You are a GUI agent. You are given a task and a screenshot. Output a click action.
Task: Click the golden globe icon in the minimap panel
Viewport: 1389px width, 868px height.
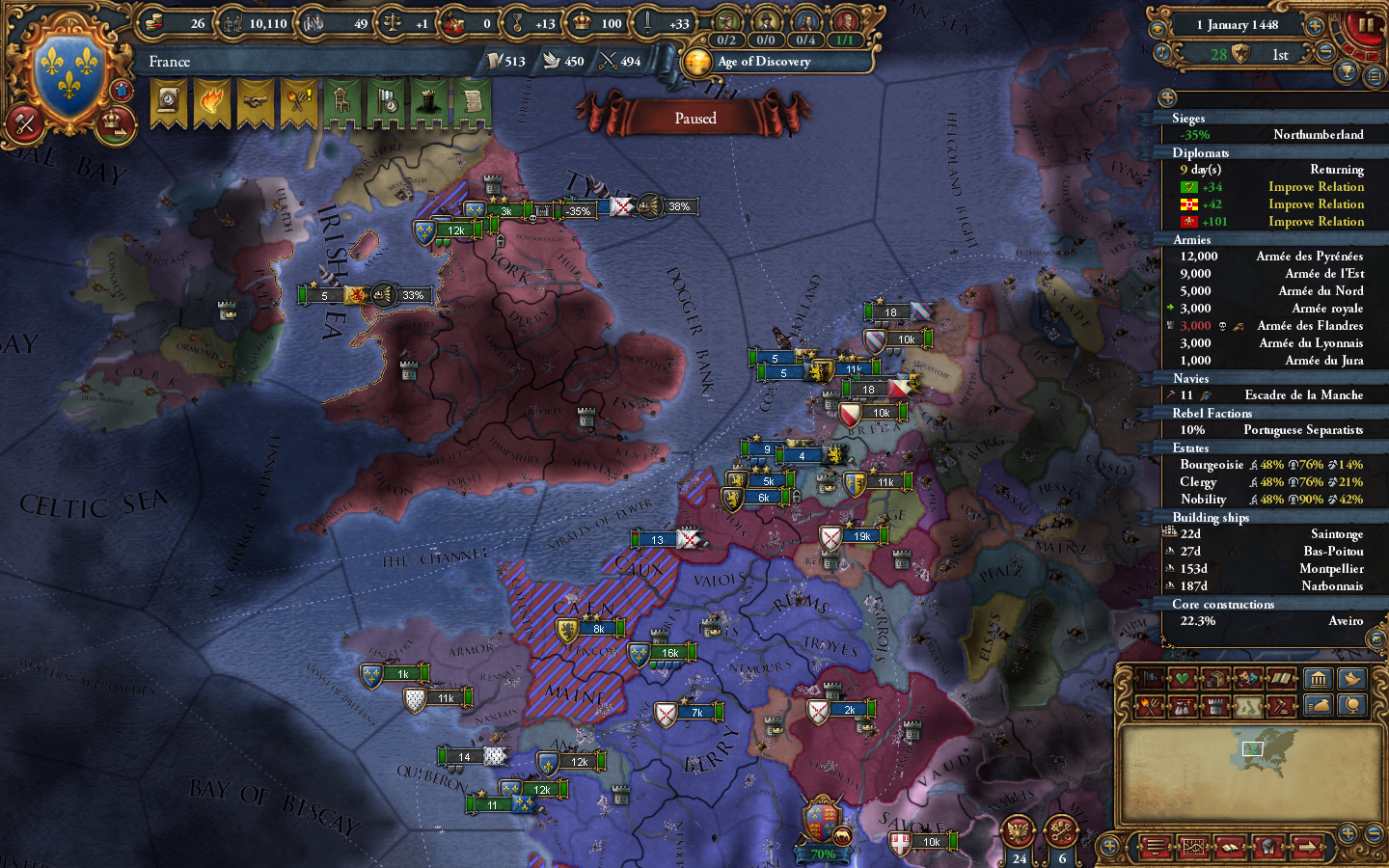tap(1353, 706)
